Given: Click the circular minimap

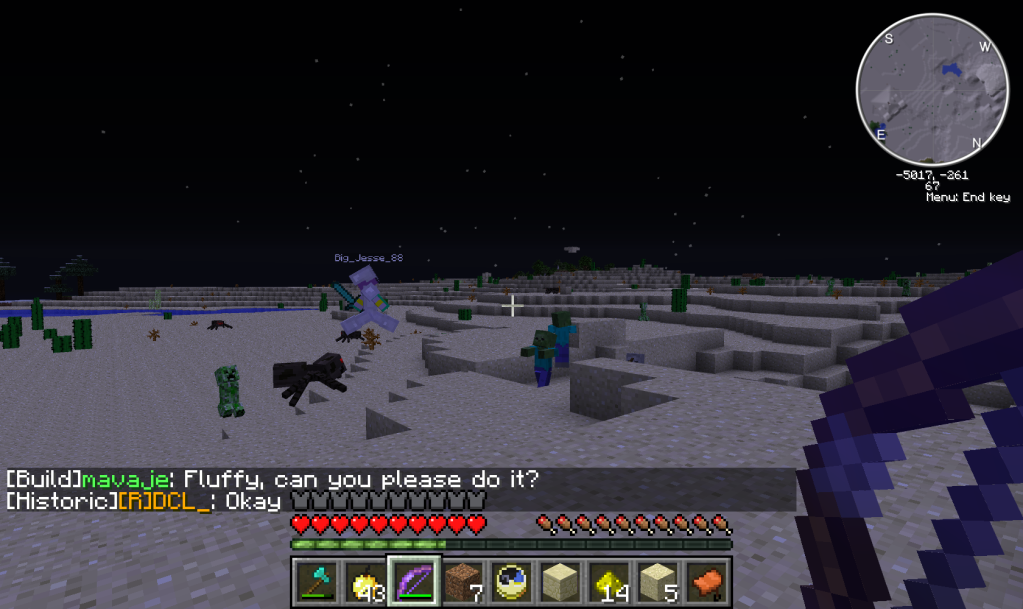Looking at the screenshot, I should pyautogui.click(x=932, y=90).
